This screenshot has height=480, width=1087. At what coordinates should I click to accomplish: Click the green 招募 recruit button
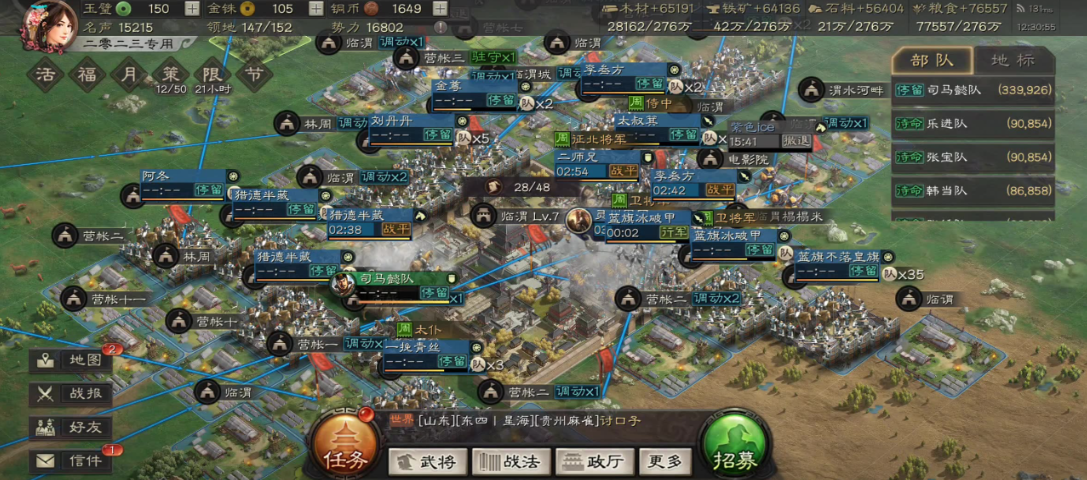click(x=734, y=447)
